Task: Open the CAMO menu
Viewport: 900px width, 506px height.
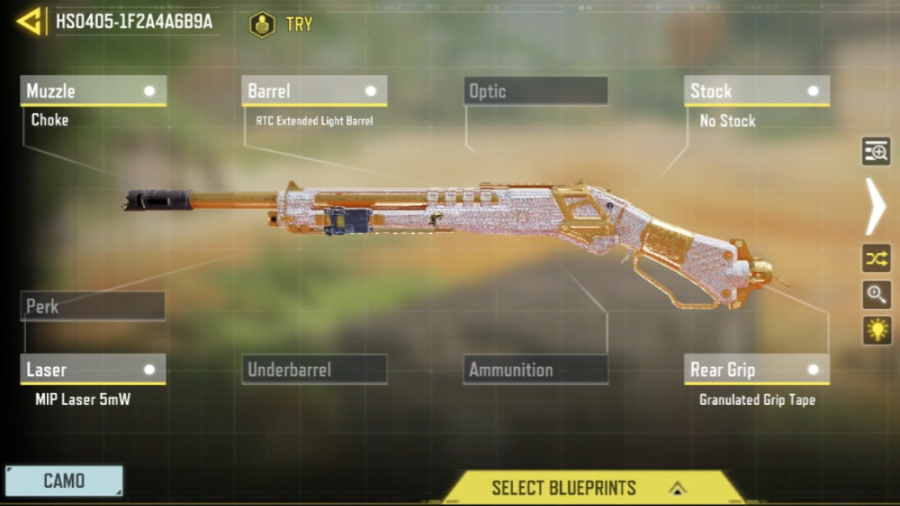Action: click(64, 481)
